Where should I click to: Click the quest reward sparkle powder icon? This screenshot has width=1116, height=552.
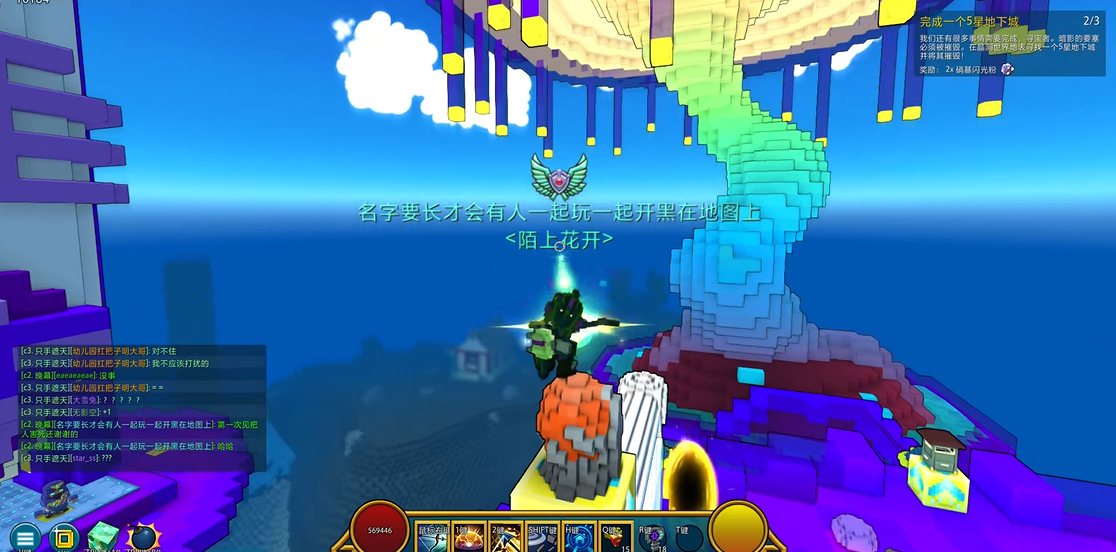click(1007, 70)
